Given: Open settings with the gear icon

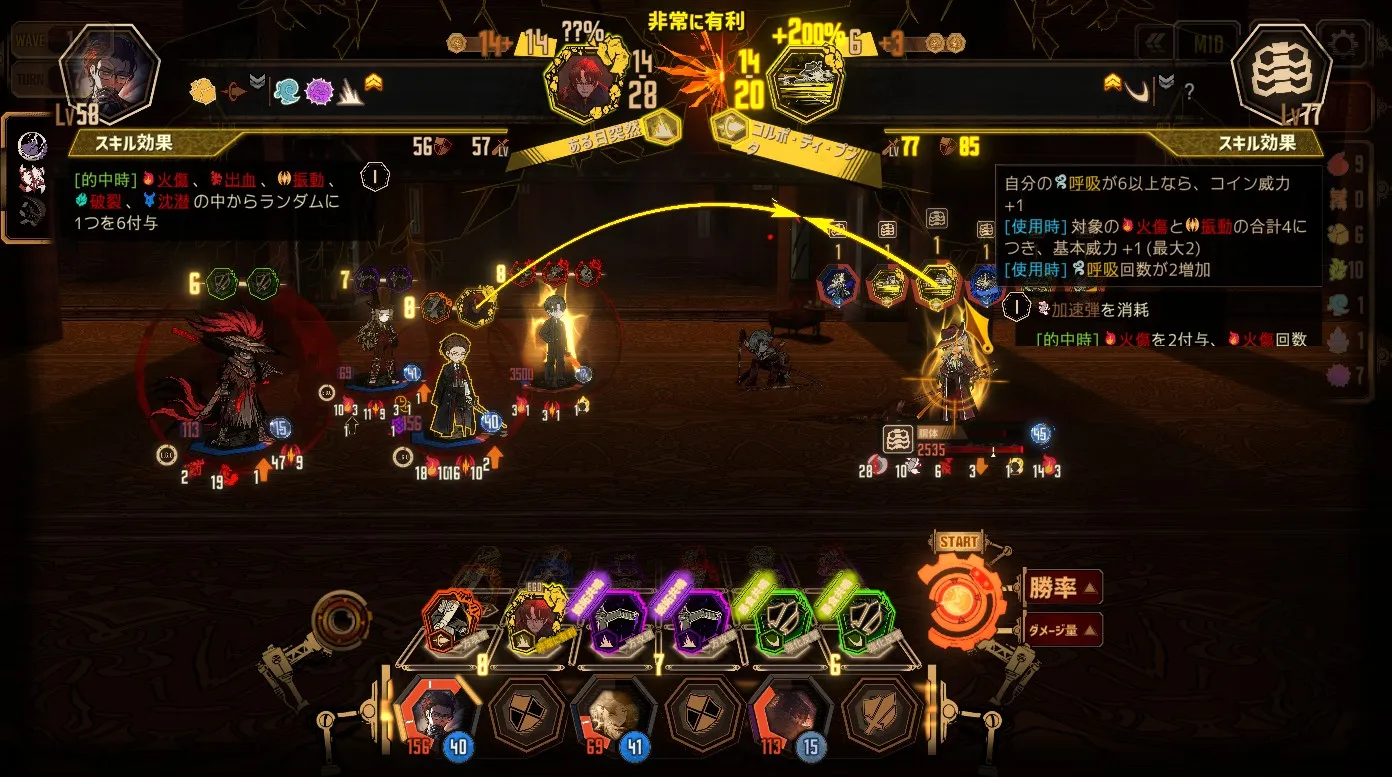Looking at the screenshot, I should [1343, 44].
